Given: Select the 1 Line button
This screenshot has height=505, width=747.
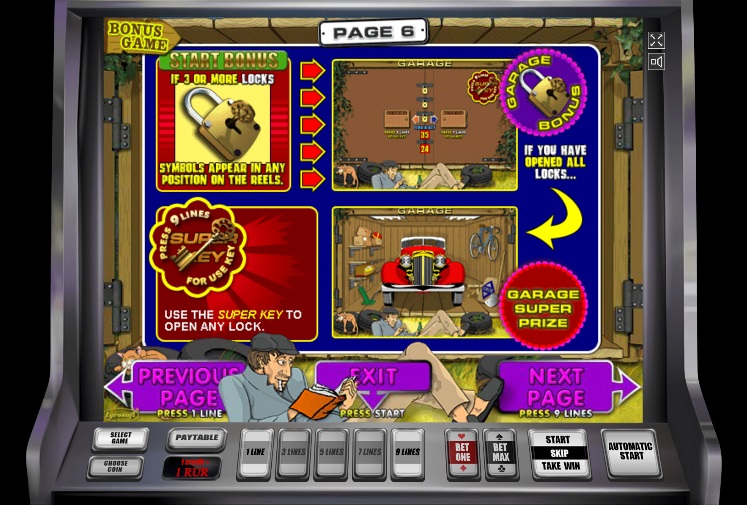Looking at the screenshot, I should click(x=255, y=452).
